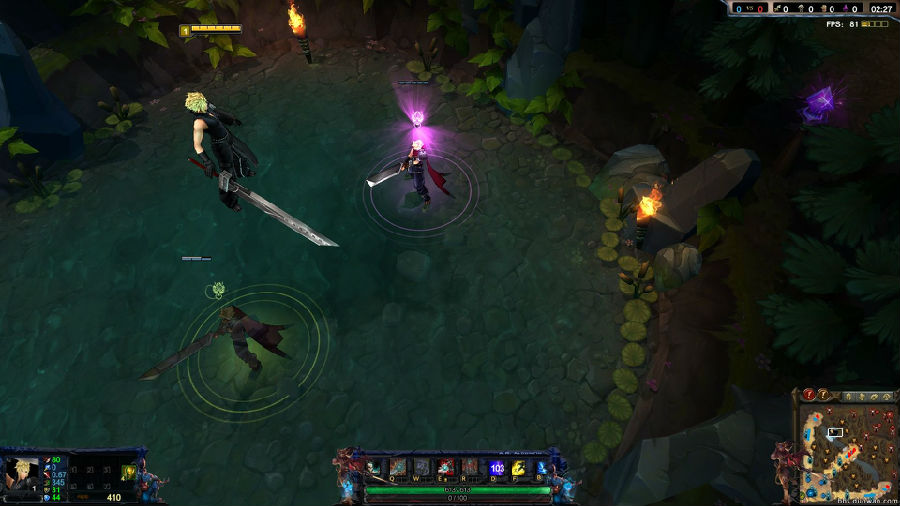Activate the W ability icon
This screenshot has width=900, height=506.
coord(421,467)
